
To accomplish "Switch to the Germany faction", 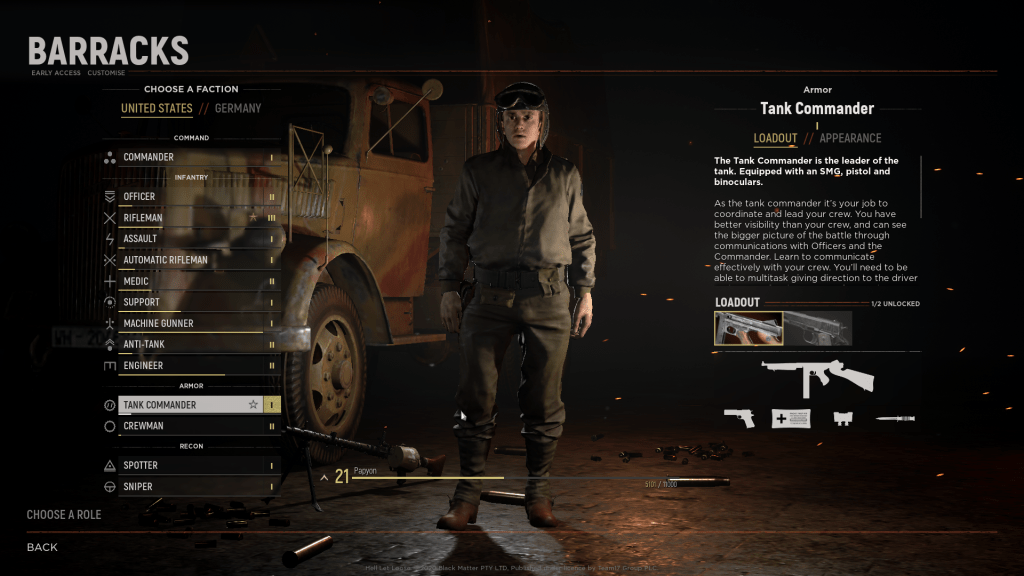I will point(238,108).
